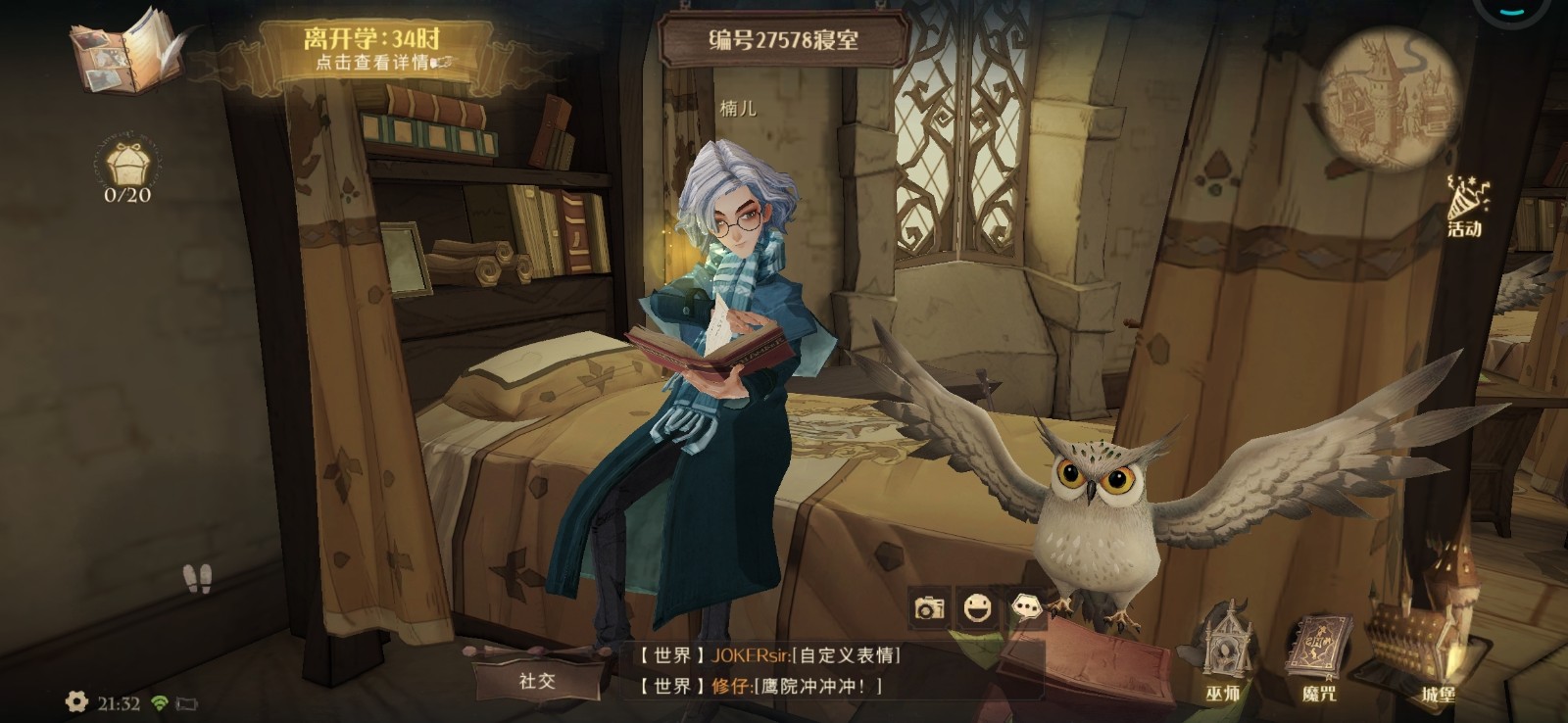The width and height of the screenshot is (1568, 723).
Task: Tap the dormitory number 27578 sign
Action: pos(783,40)
